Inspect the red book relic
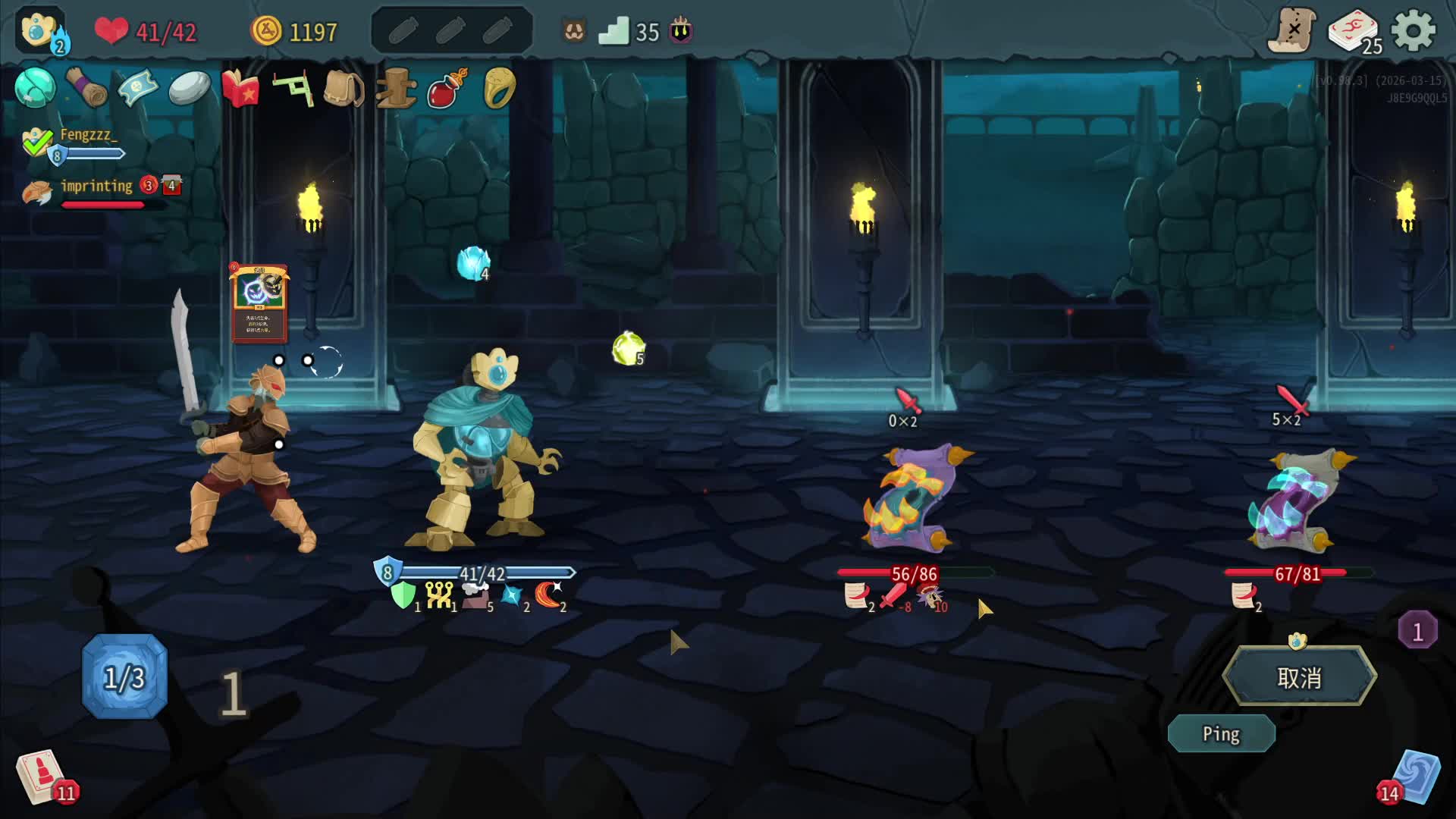 tap(240, 89)
